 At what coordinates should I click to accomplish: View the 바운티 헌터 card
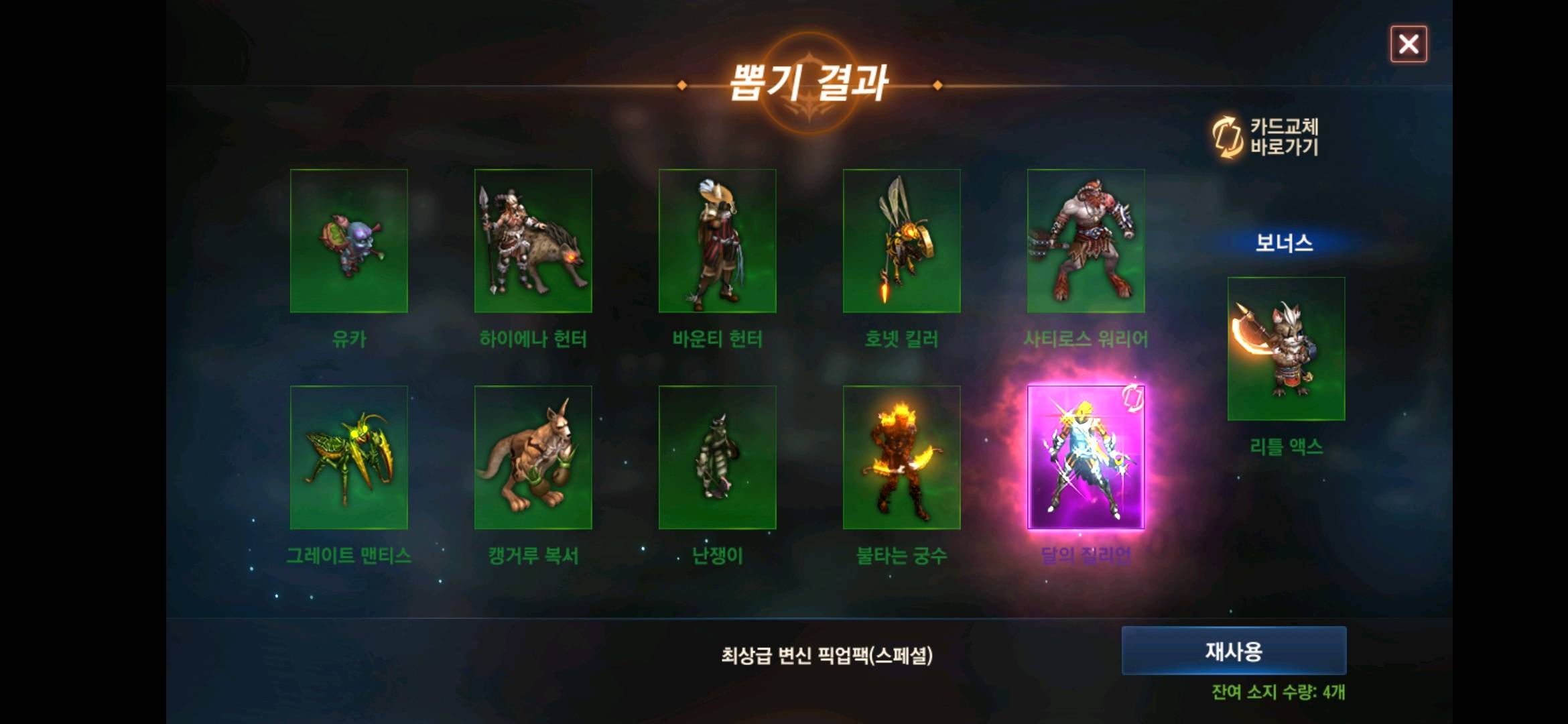pyautogui.click(x=717, y=240)
